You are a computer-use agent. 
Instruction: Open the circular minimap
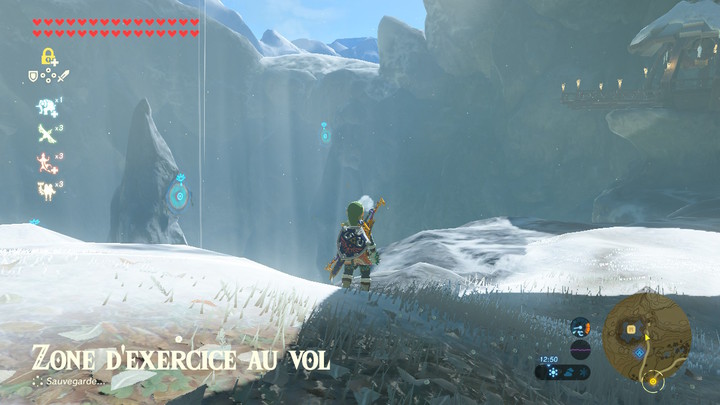coord(647,336)
